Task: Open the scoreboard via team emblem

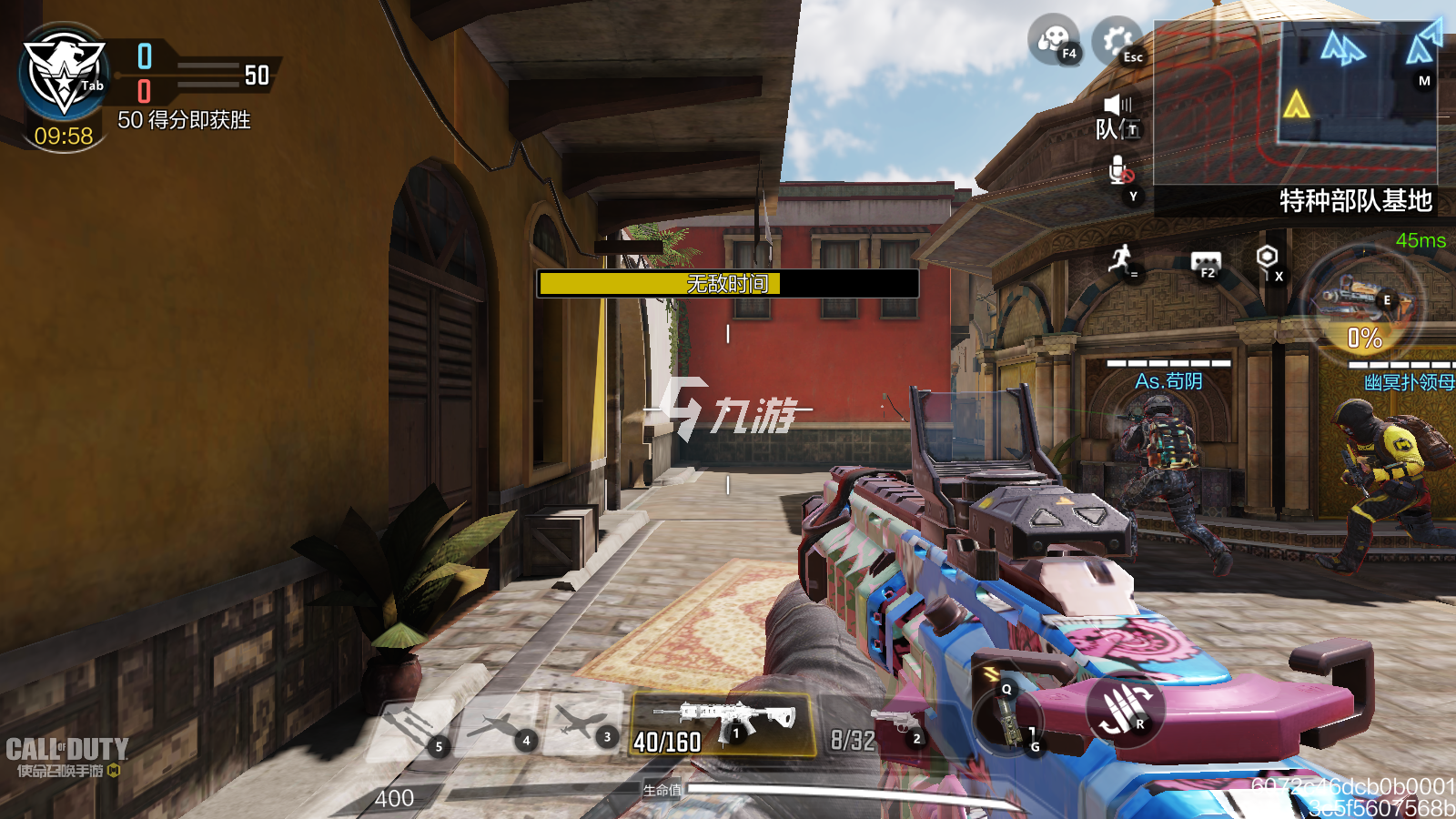Action: tap(64, 77)
